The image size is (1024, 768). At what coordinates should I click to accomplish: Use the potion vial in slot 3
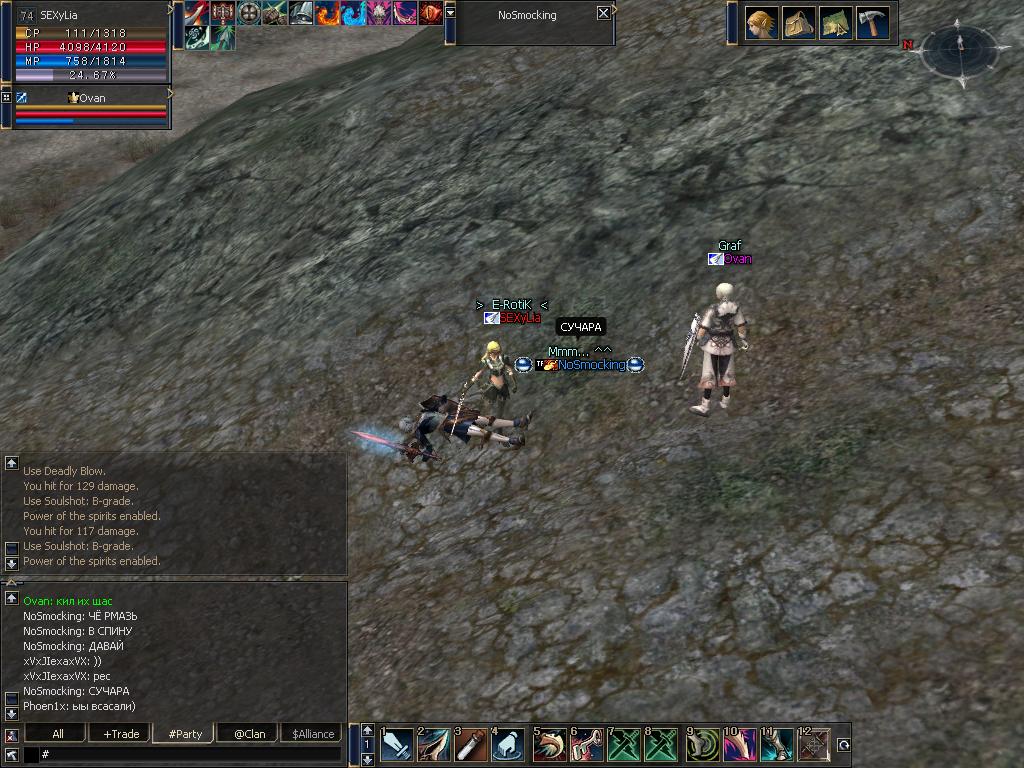pos(471,745)
